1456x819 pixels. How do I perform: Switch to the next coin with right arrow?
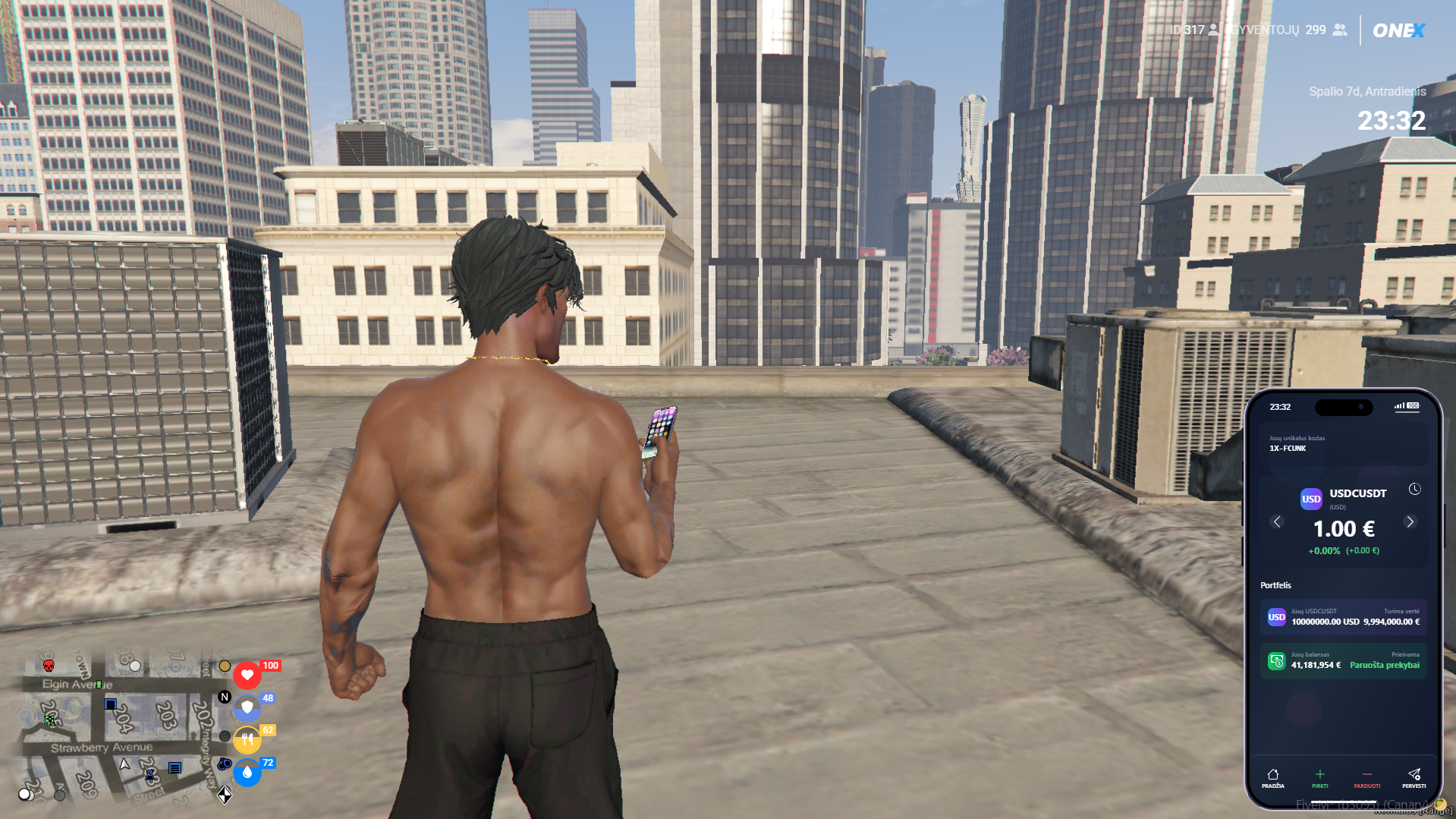[1410, 522]
